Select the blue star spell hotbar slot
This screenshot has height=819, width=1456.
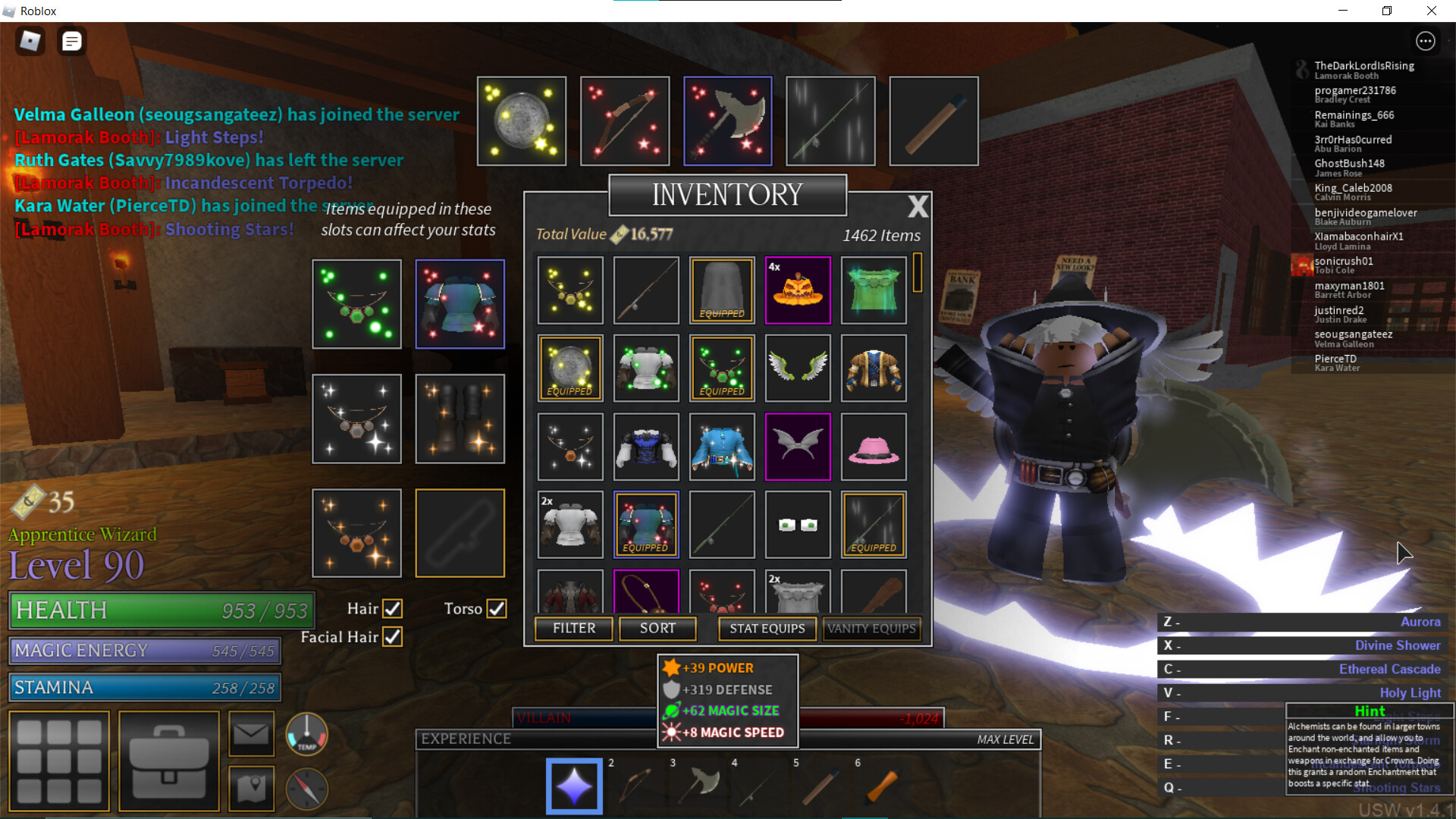click(x=574, y=786)
